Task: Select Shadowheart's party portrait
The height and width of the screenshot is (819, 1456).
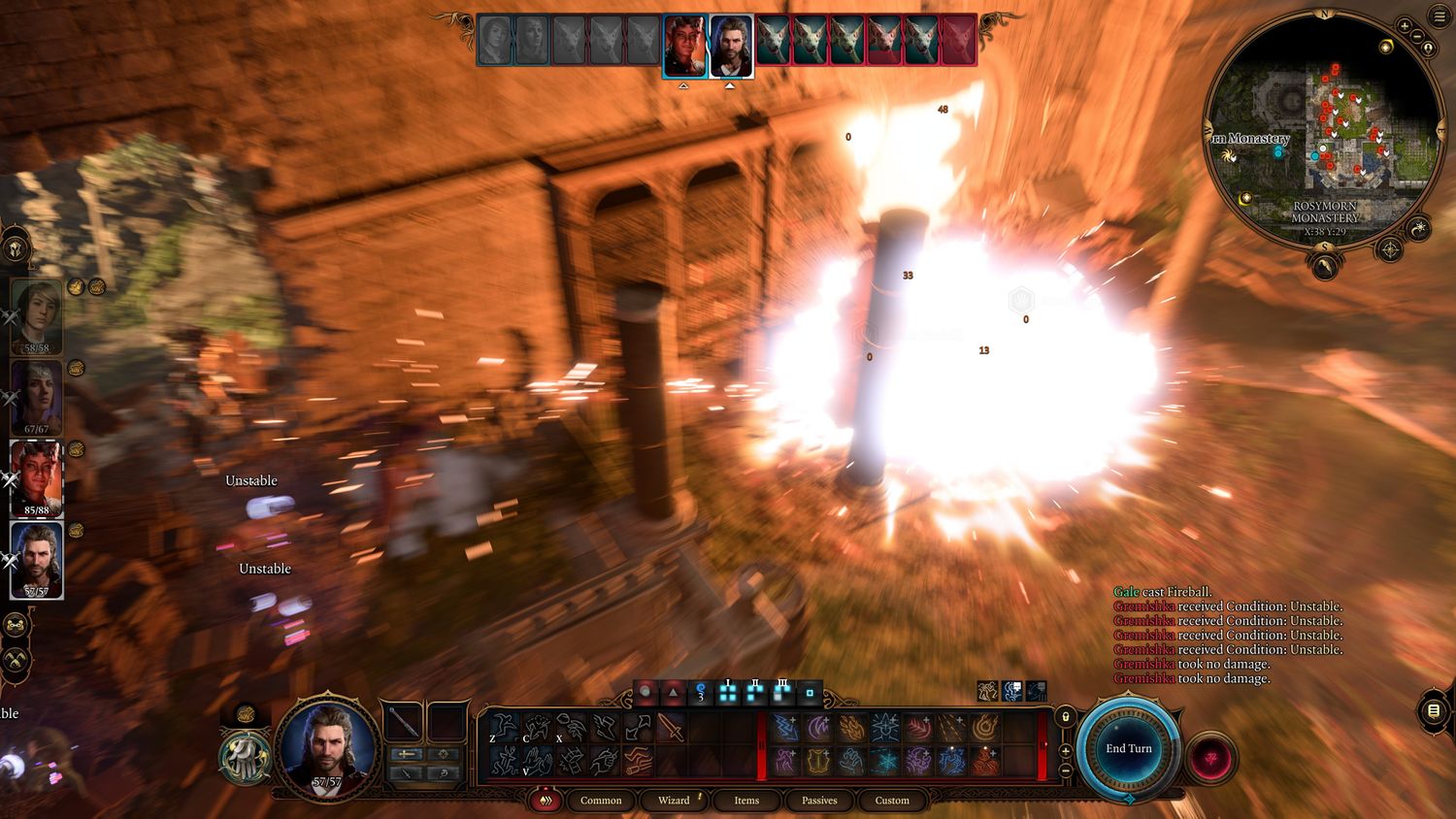Action: [x=37, y=396]
